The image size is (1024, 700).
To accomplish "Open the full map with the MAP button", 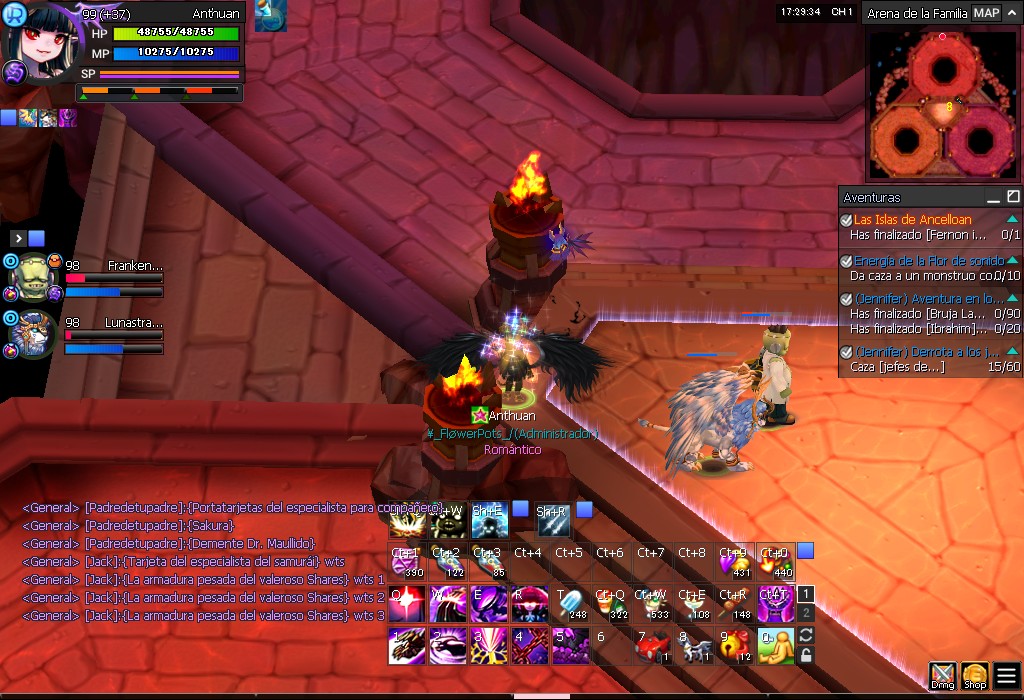I will tap(986, 13).
